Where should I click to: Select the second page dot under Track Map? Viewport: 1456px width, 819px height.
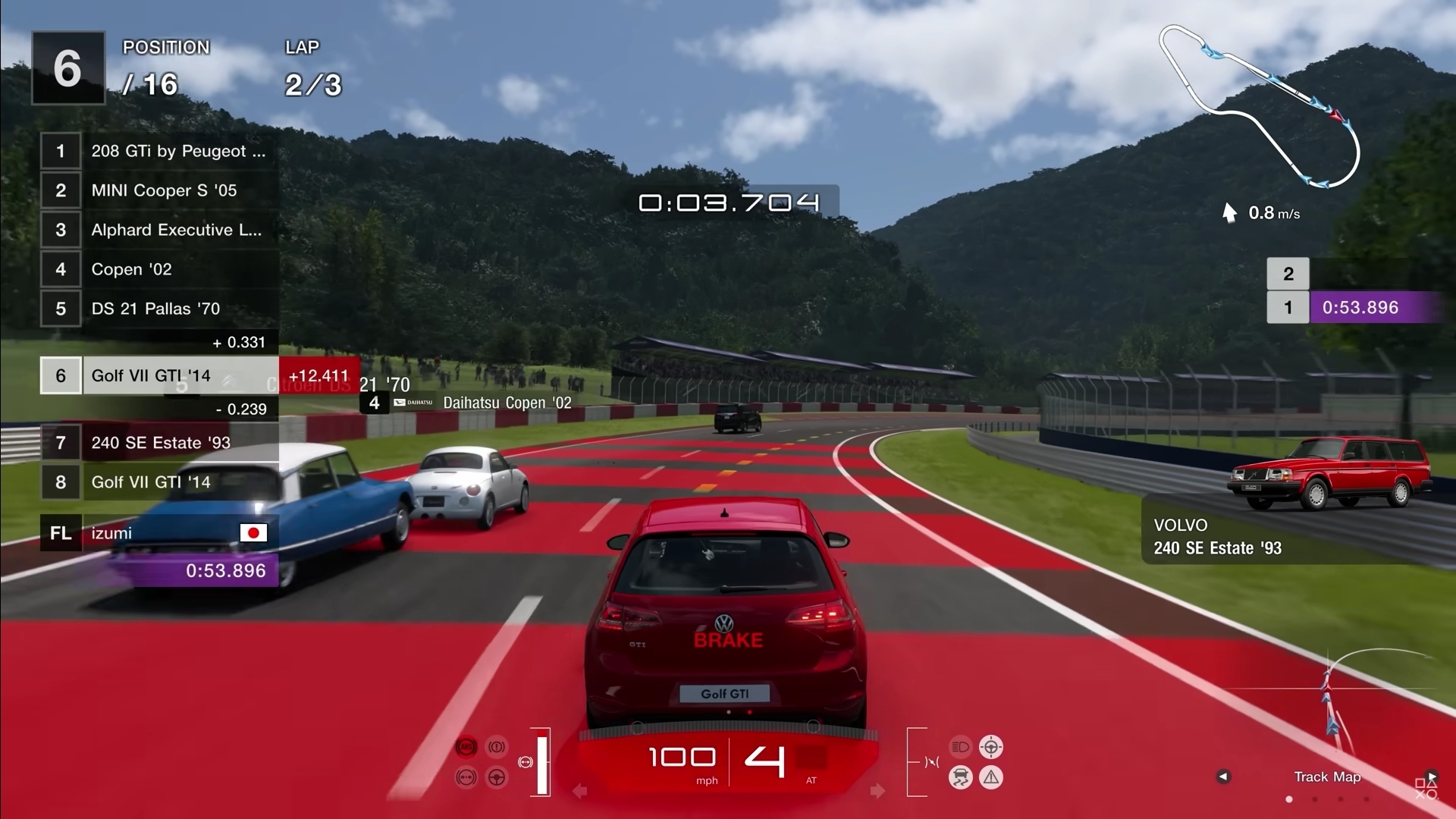pyautogui.click(x=1315, y=799)
